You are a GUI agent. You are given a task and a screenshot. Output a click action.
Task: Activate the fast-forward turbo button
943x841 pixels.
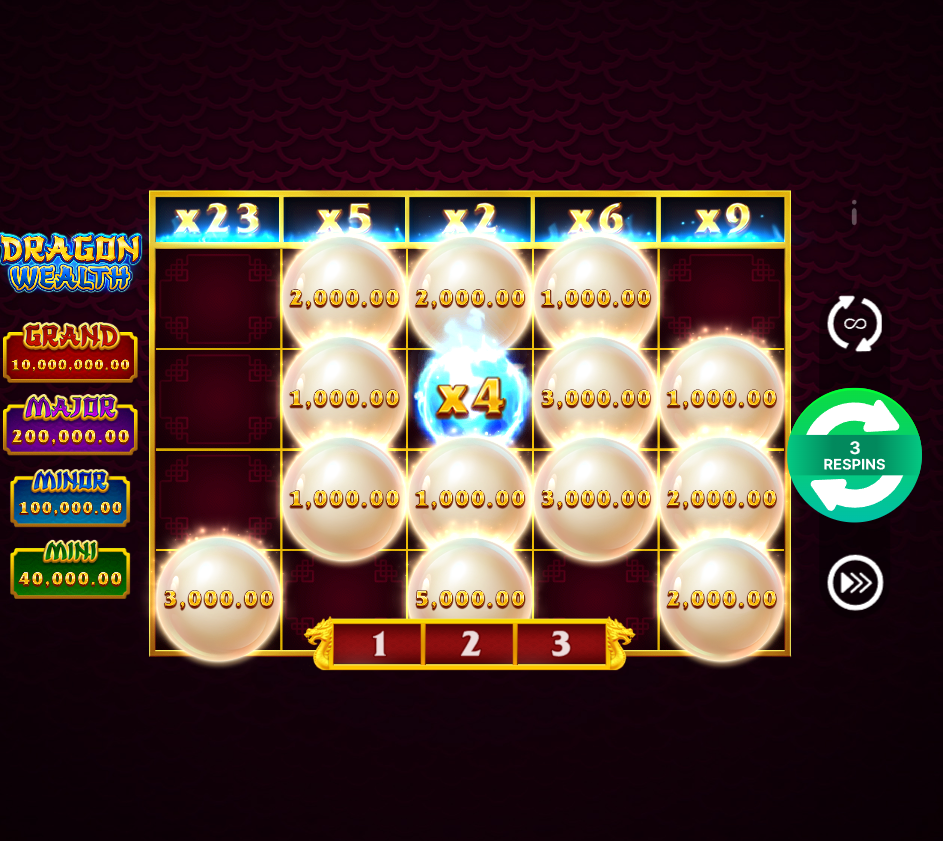point(855,582)
